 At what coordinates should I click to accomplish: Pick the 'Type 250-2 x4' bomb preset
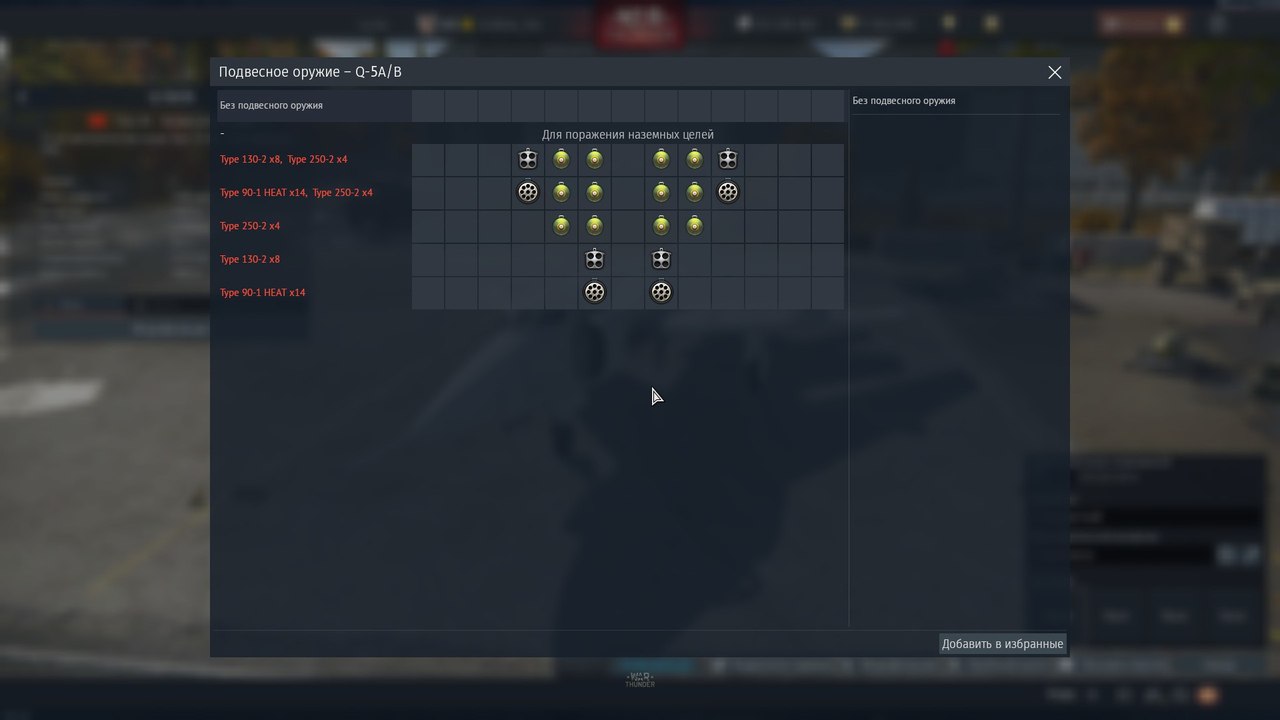[x=250, y=226]
